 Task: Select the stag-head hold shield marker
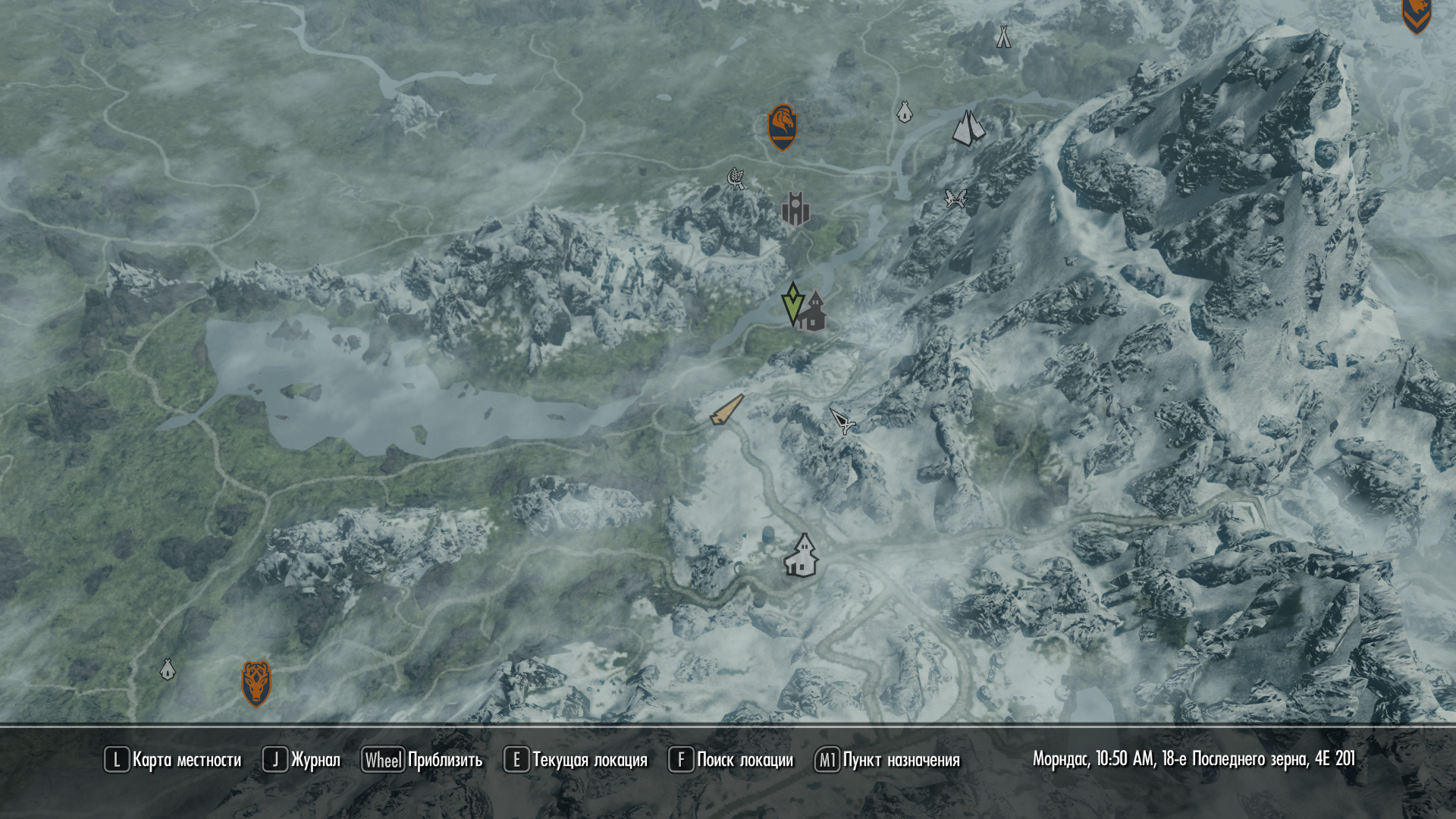(x=256, y=682)
